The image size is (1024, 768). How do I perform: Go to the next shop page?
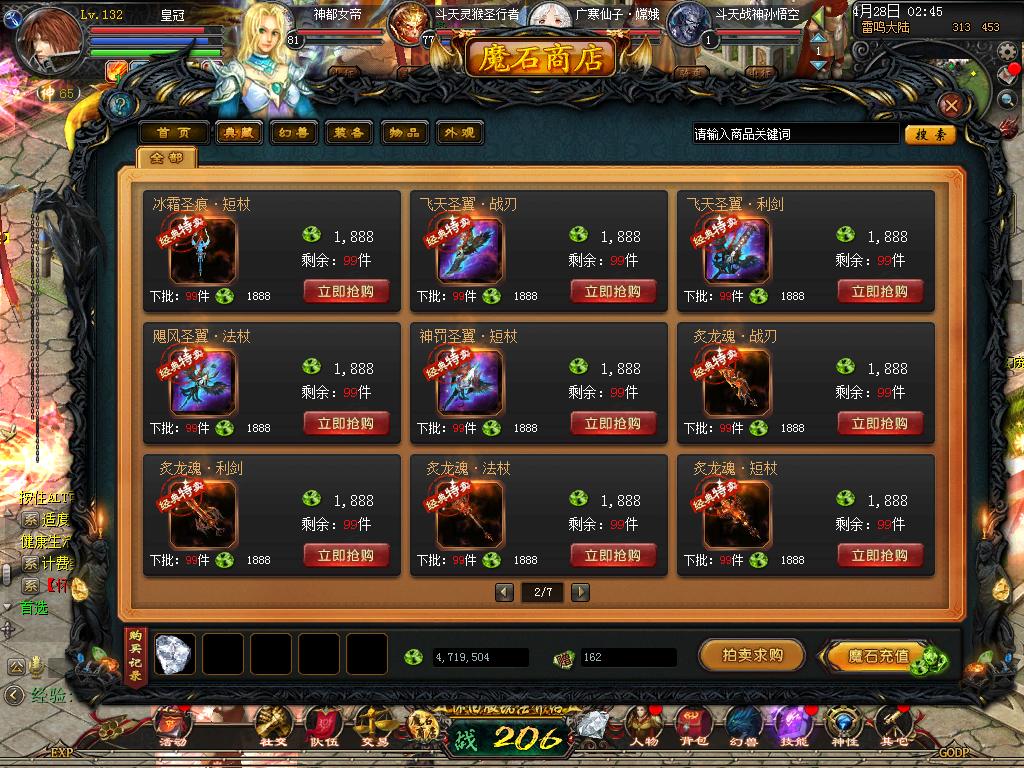pos(580,592)
